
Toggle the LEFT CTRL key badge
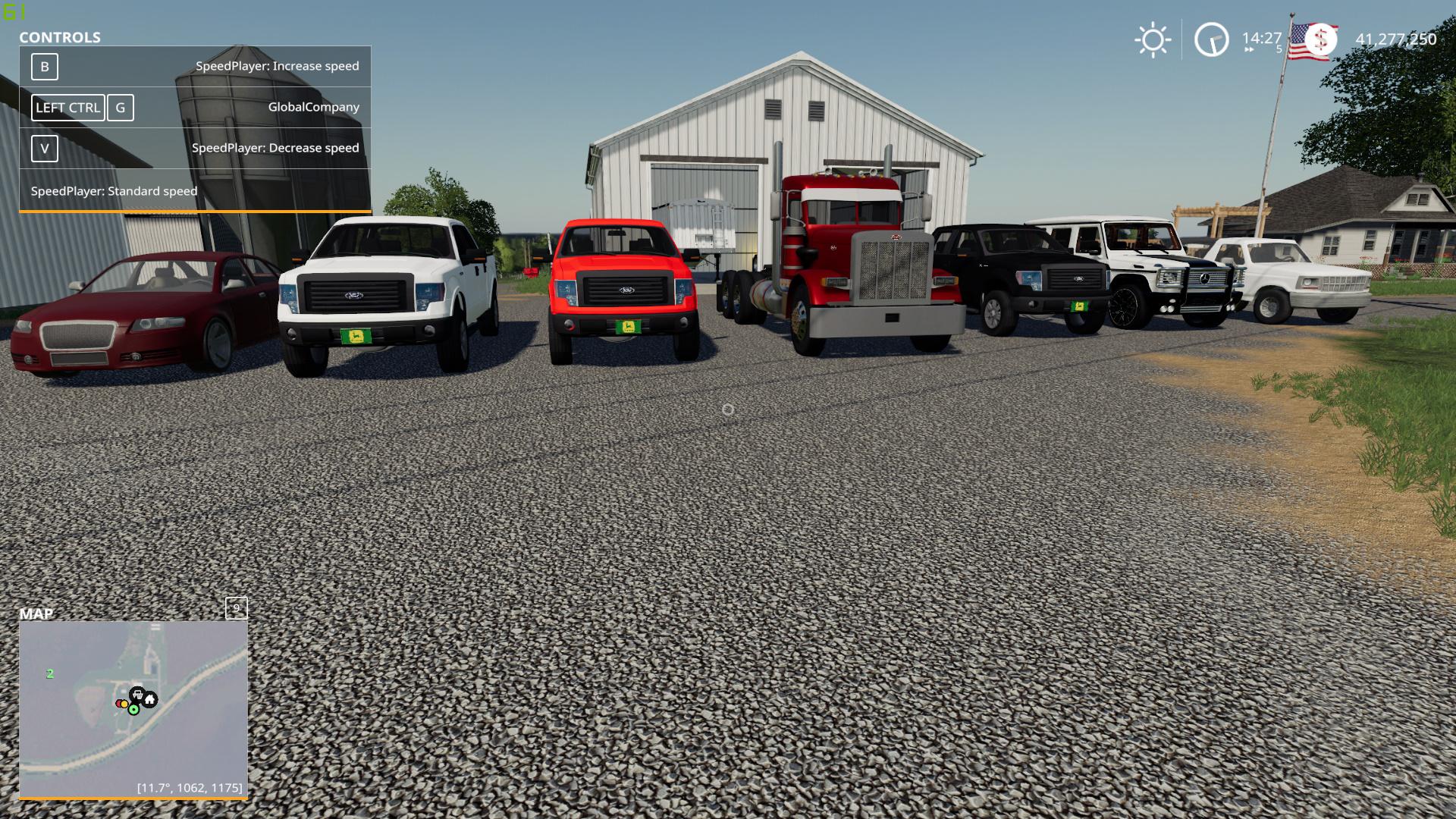pyautogui.click(x=67, y=108)
